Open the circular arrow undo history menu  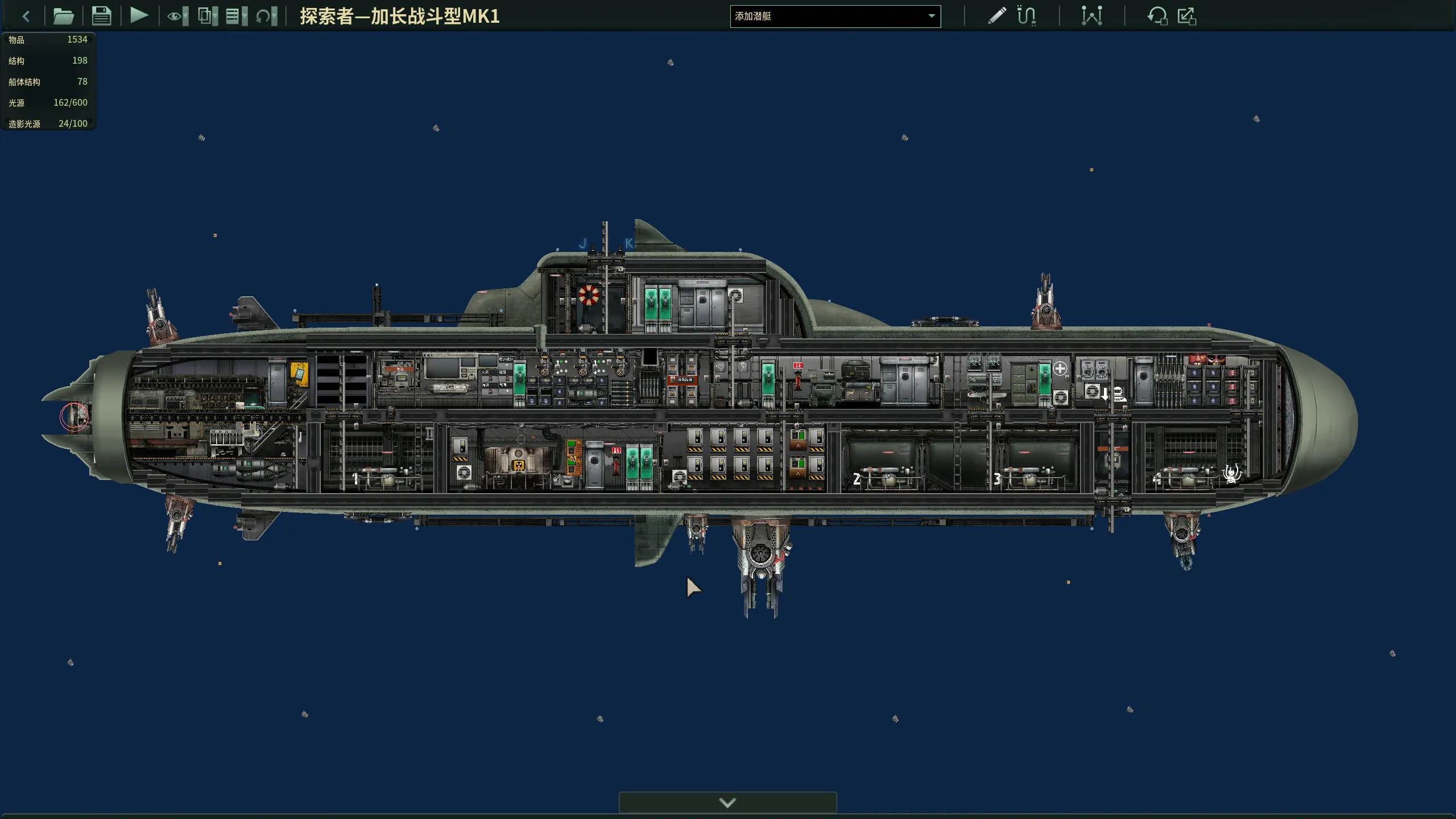click(x=266, y=16)
